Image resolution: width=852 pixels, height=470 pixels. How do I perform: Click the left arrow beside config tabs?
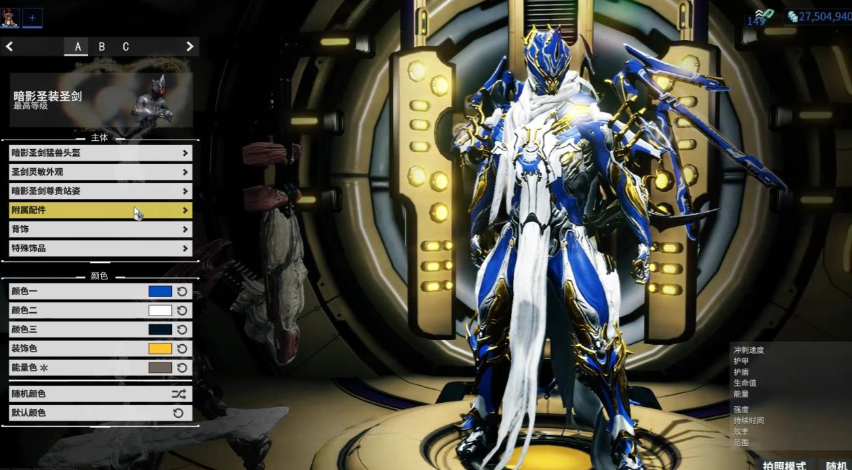9,47
